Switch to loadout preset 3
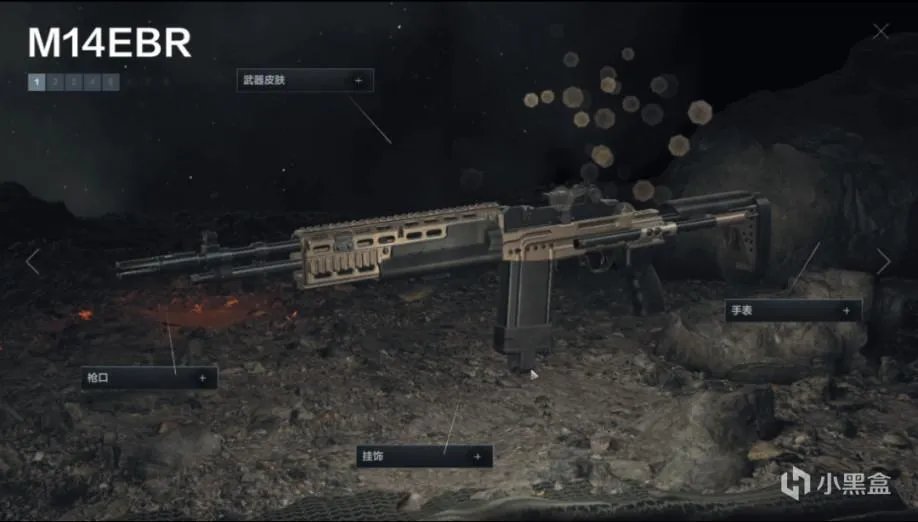The width and height of the screenshot is (918, 522). [x=73, y=82]
